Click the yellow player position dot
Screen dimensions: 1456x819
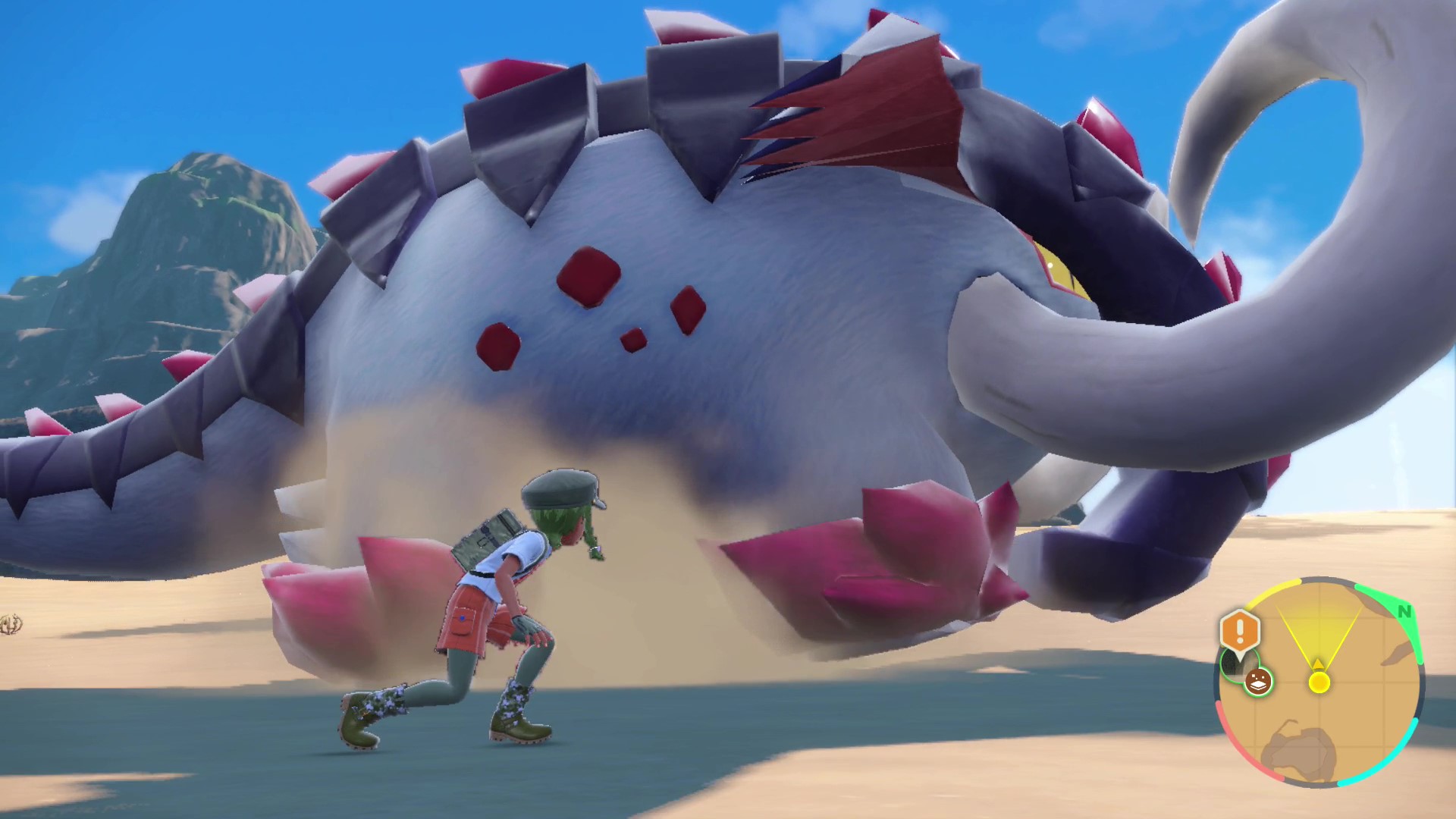tap(1319, 682)
